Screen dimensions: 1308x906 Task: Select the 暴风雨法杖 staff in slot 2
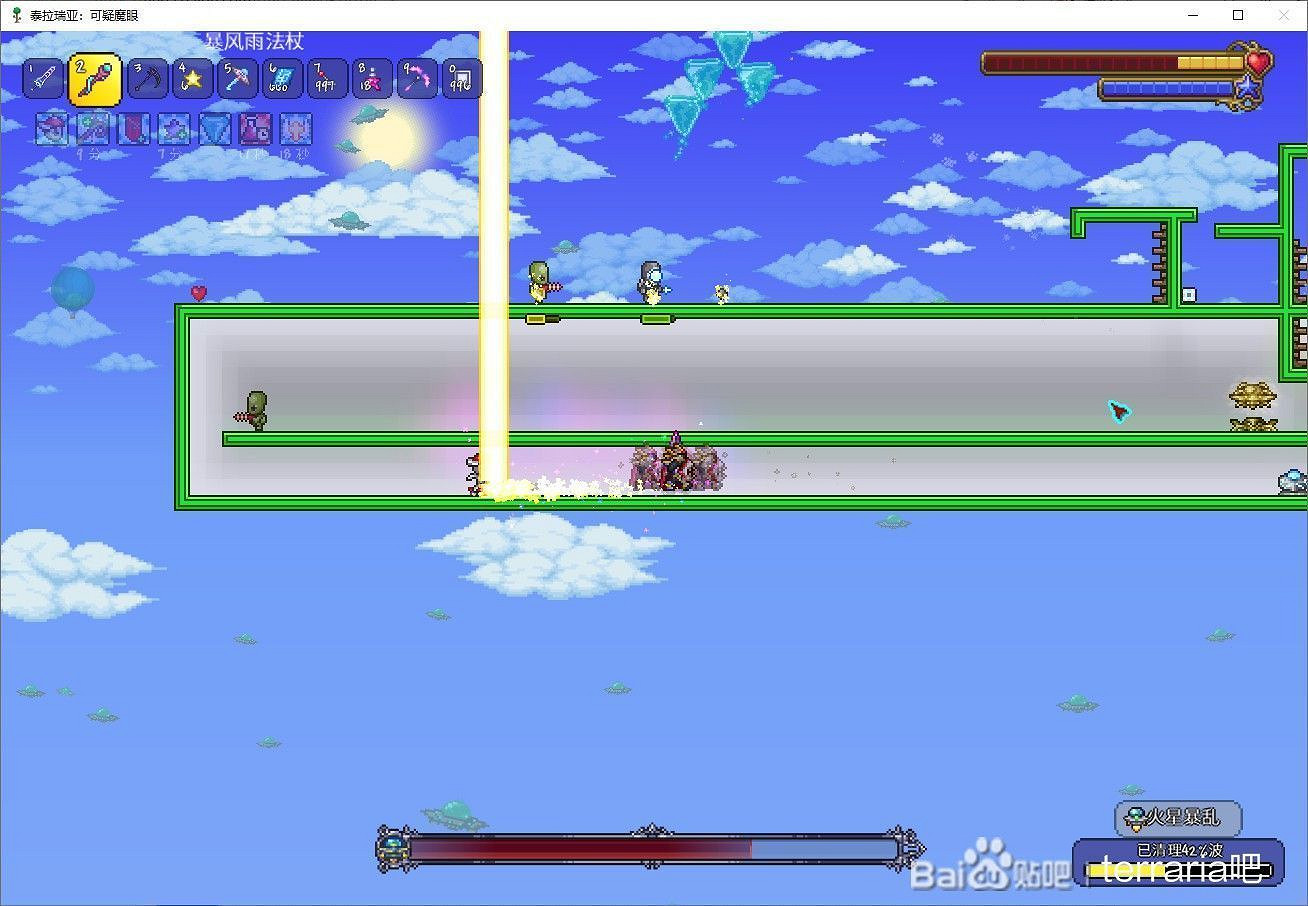click(x=96, y=78)
